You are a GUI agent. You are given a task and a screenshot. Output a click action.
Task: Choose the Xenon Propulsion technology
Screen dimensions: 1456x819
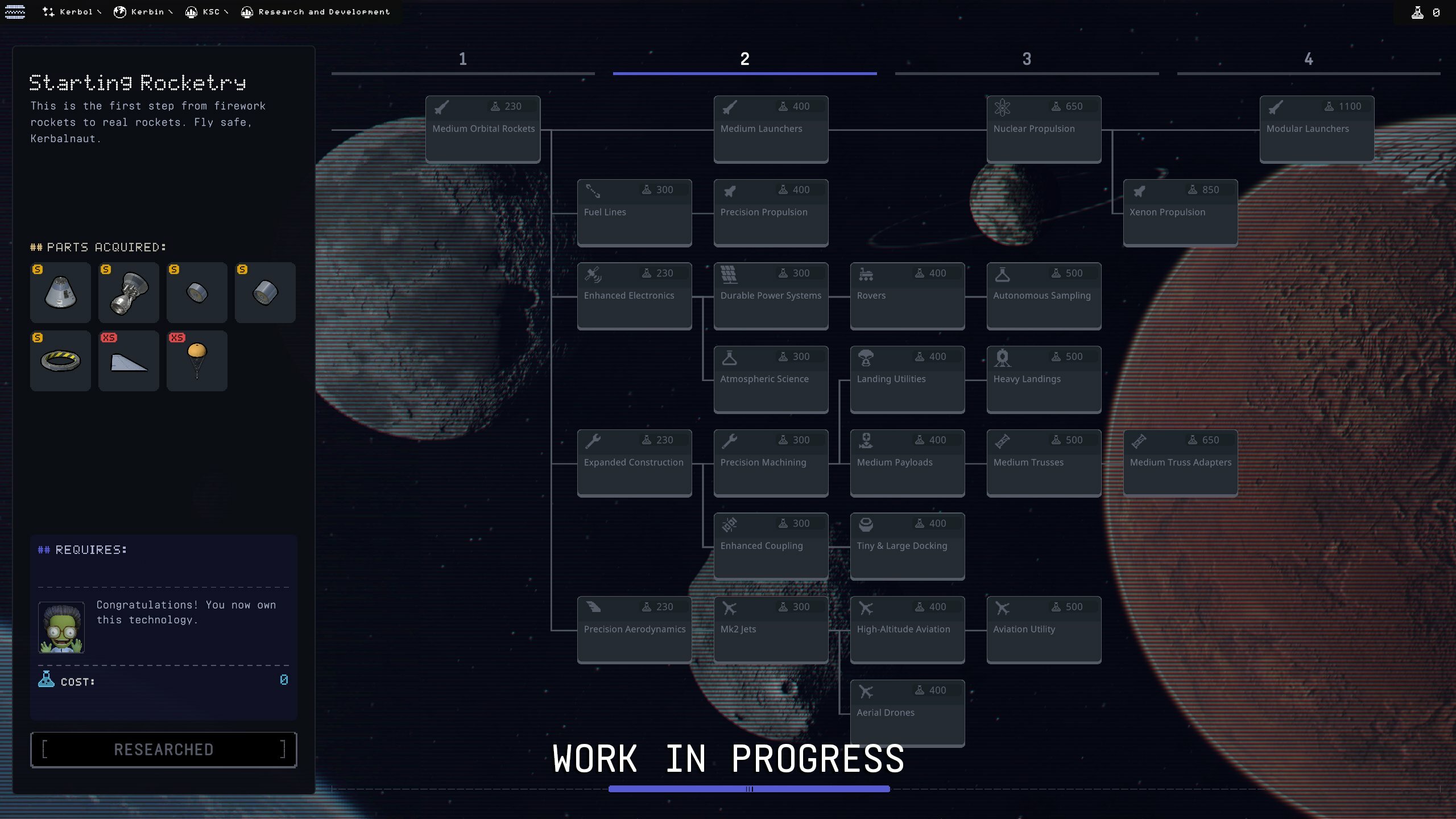[x=1180, y=212]
